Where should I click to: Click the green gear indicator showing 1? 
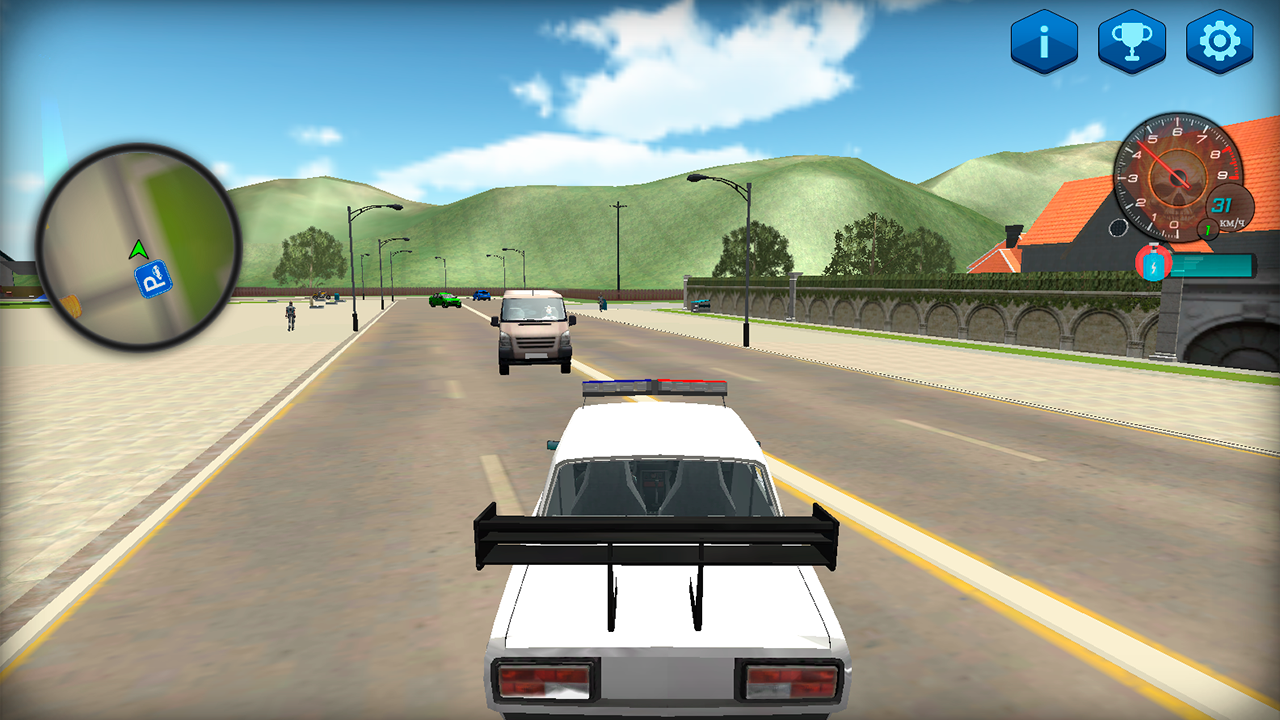tap(1206, 229)
